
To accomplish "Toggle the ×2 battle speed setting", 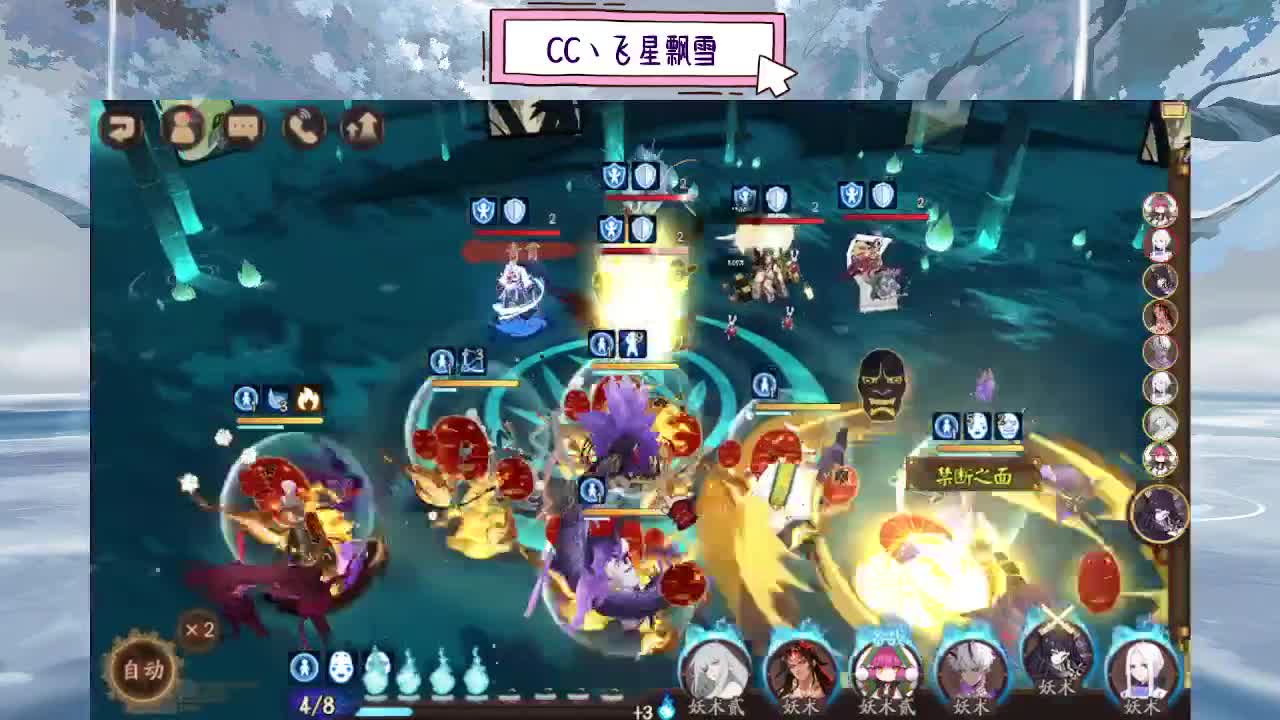I will coord(197,632).
